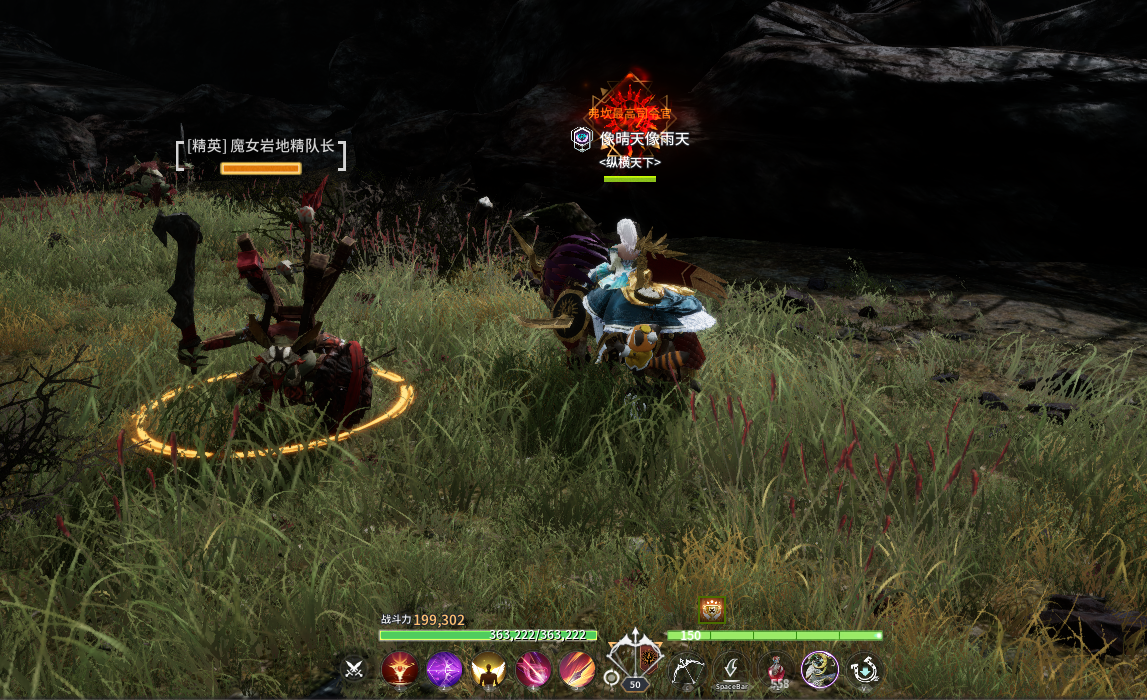The height and width of the screenshot is (700, 1147).
Task: Select the purple-ringed creature icon
Action: click(x=820, y=669)
